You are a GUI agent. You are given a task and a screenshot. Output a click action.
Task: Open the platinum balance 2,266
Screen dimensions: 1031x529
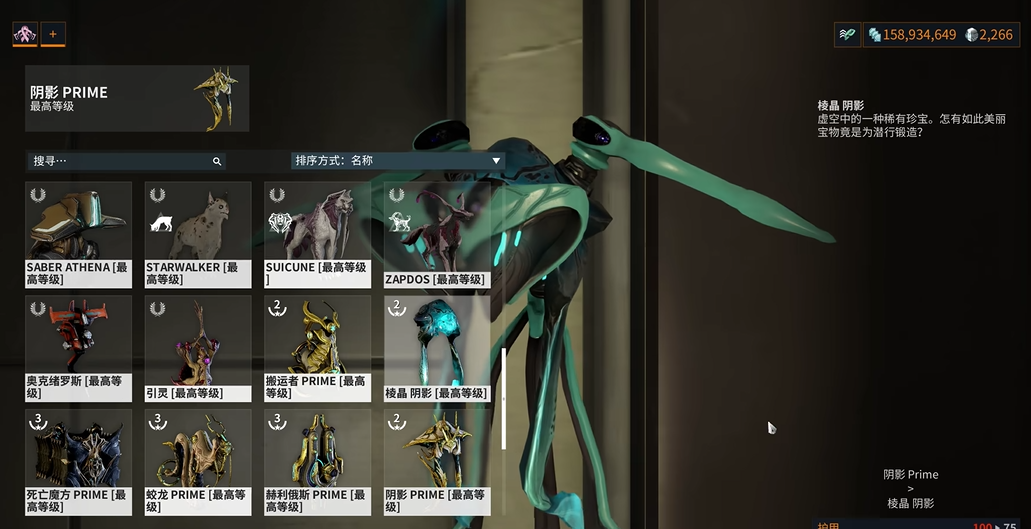pyautogui.click(x=990, y=35)
